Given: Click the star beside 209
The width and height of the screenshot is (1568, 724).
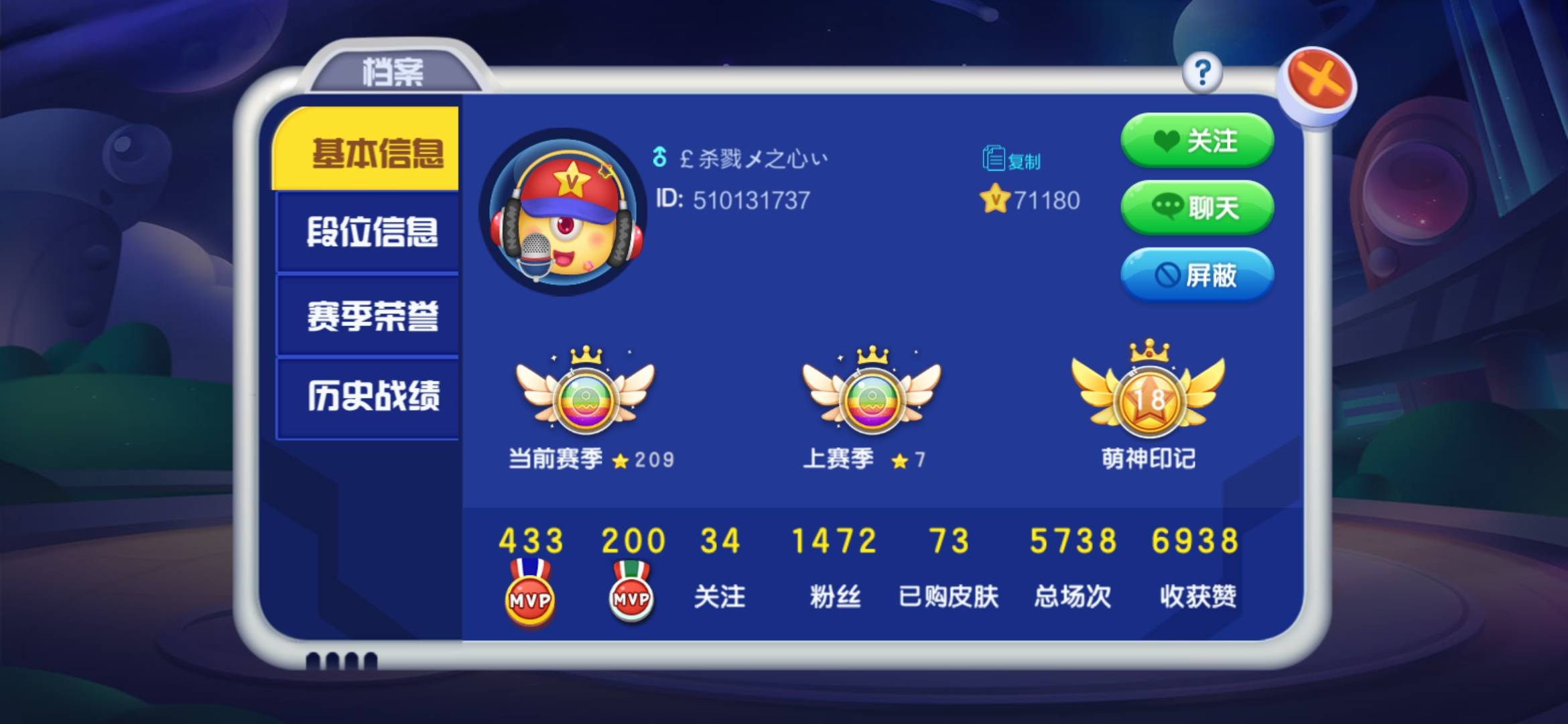Looking at the screenshot, I should coord(622,460).
